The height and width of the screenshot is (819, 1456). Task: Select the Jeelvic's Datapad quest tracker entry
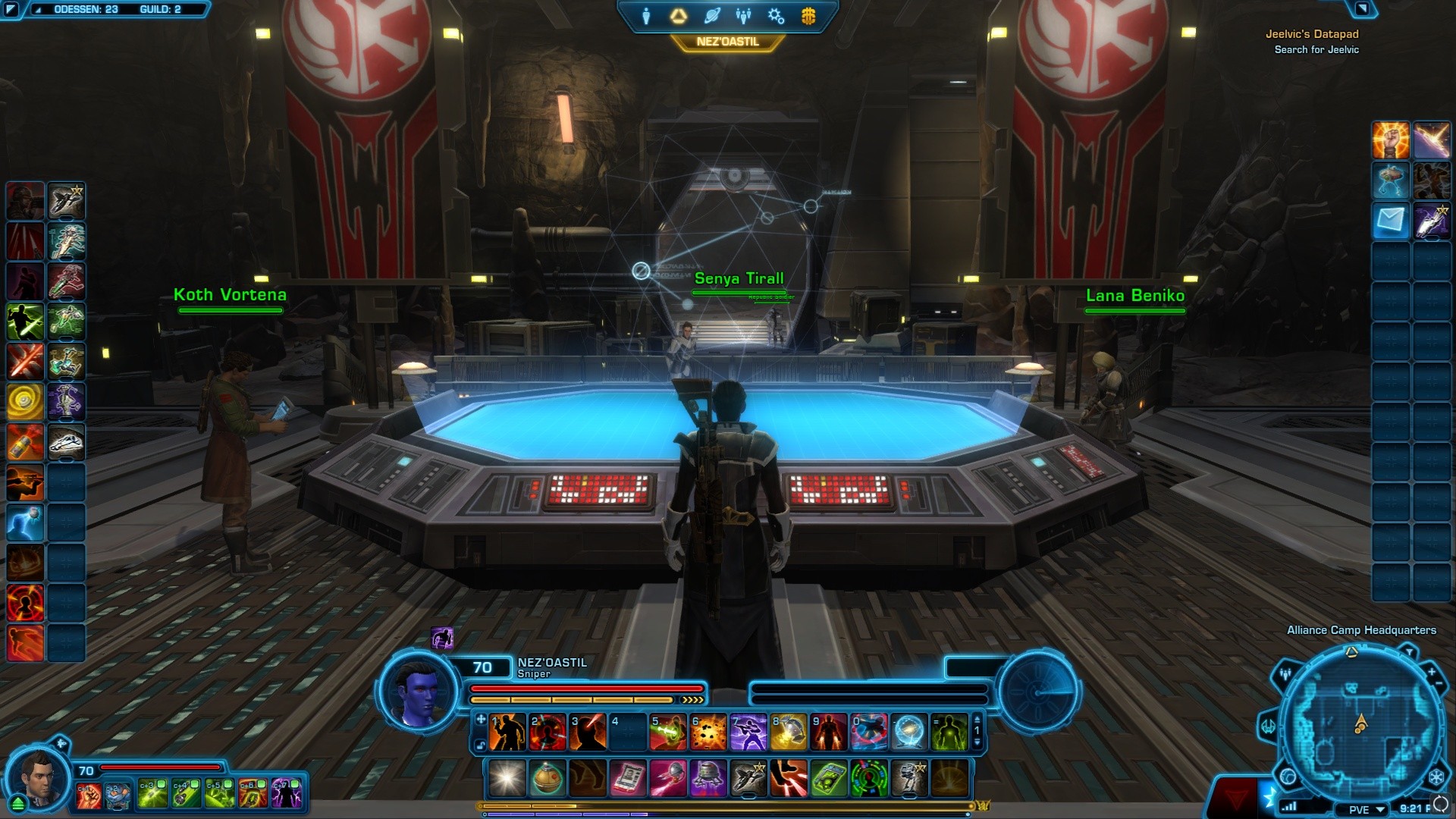pos(1312,34)
